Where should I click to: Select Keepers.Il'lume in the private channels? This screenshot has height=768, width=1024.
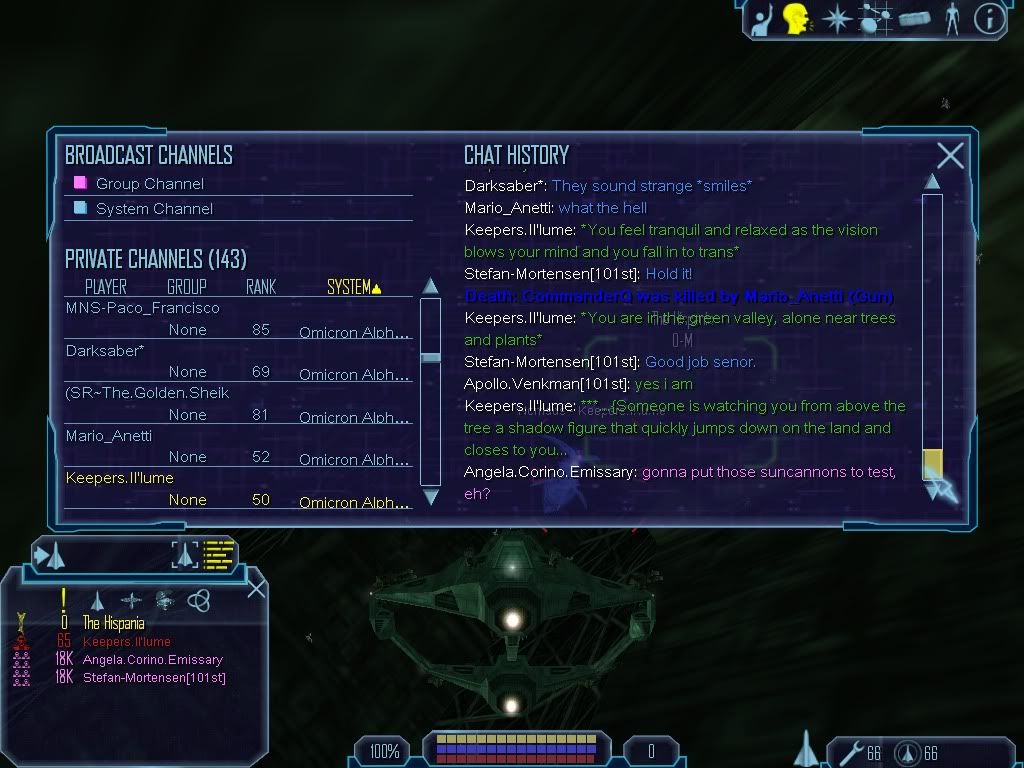[x=120, y=479]
